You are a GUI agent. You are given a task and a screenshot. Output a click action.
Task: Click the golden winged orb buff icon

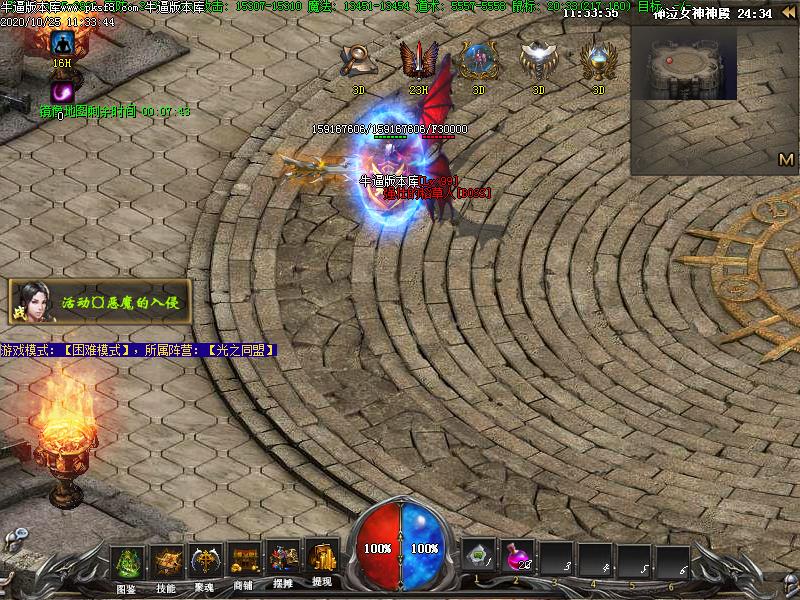click(598, 61)
